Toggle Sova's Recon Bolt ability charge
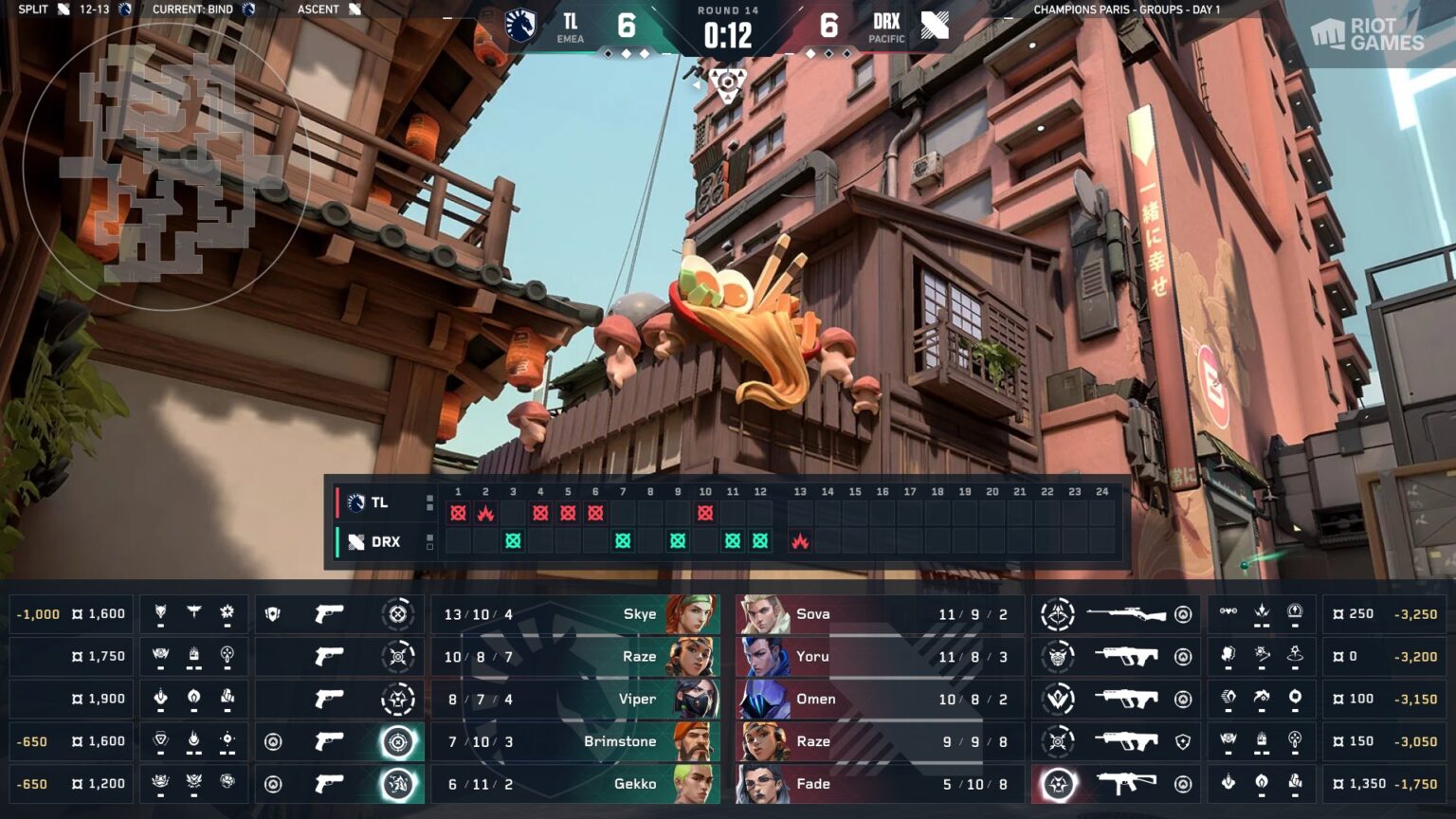Screen dimensions: 1456x819 [x=1296, y=610]
